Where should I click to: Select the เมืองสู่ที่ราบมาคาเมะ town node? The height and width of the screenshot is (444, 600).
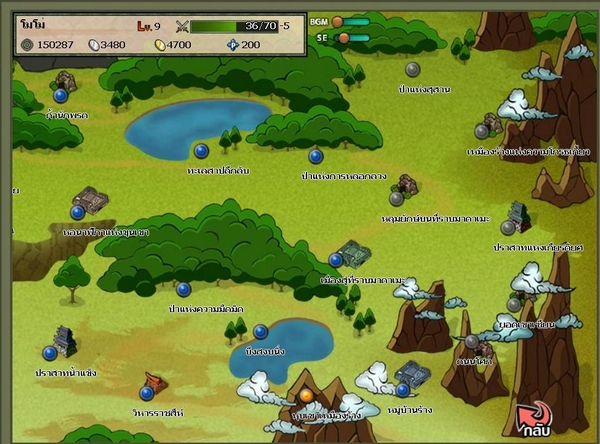click(x=336, y=260)
